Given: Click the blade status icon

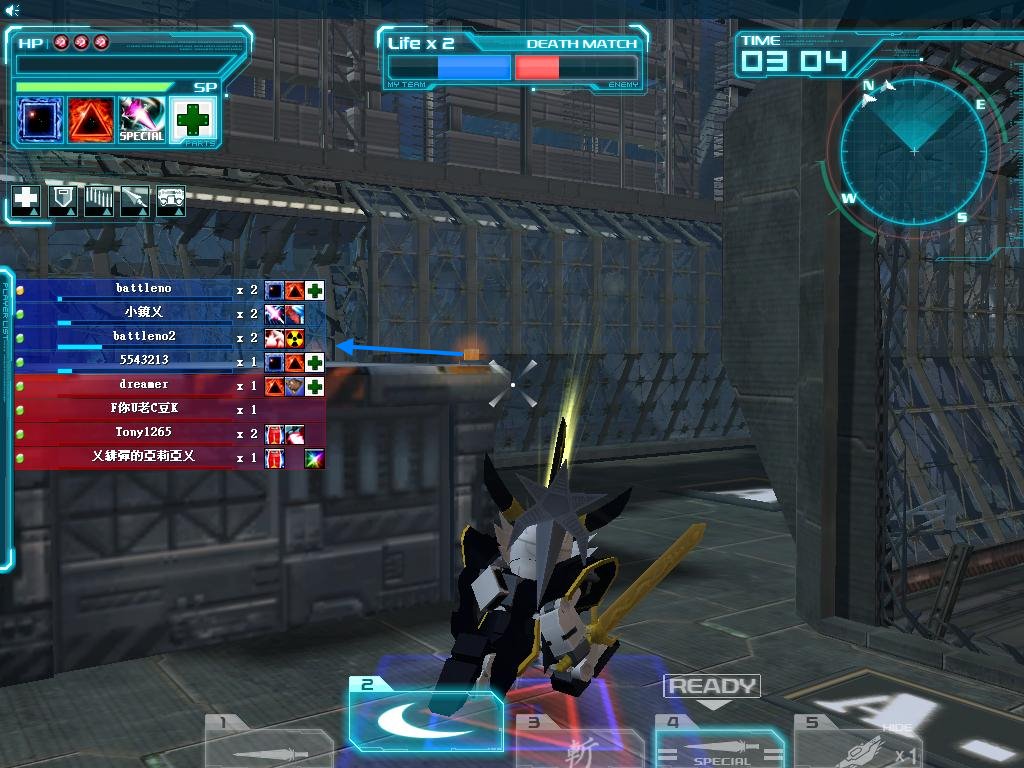Looking at the screenshot, I should coord(135,200).
